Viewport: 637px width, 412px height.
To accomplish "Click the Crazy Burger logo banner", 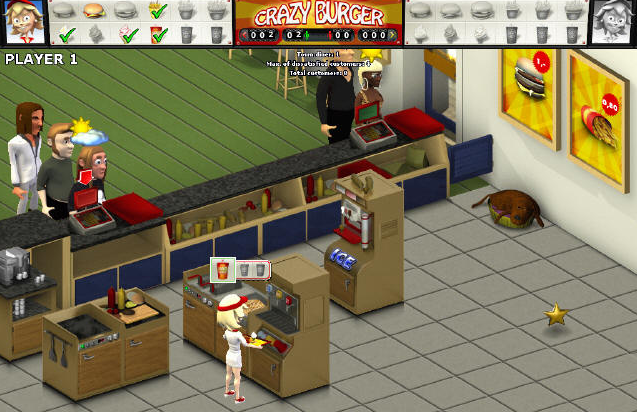I will pyautogui.click(x=319, y=15).
